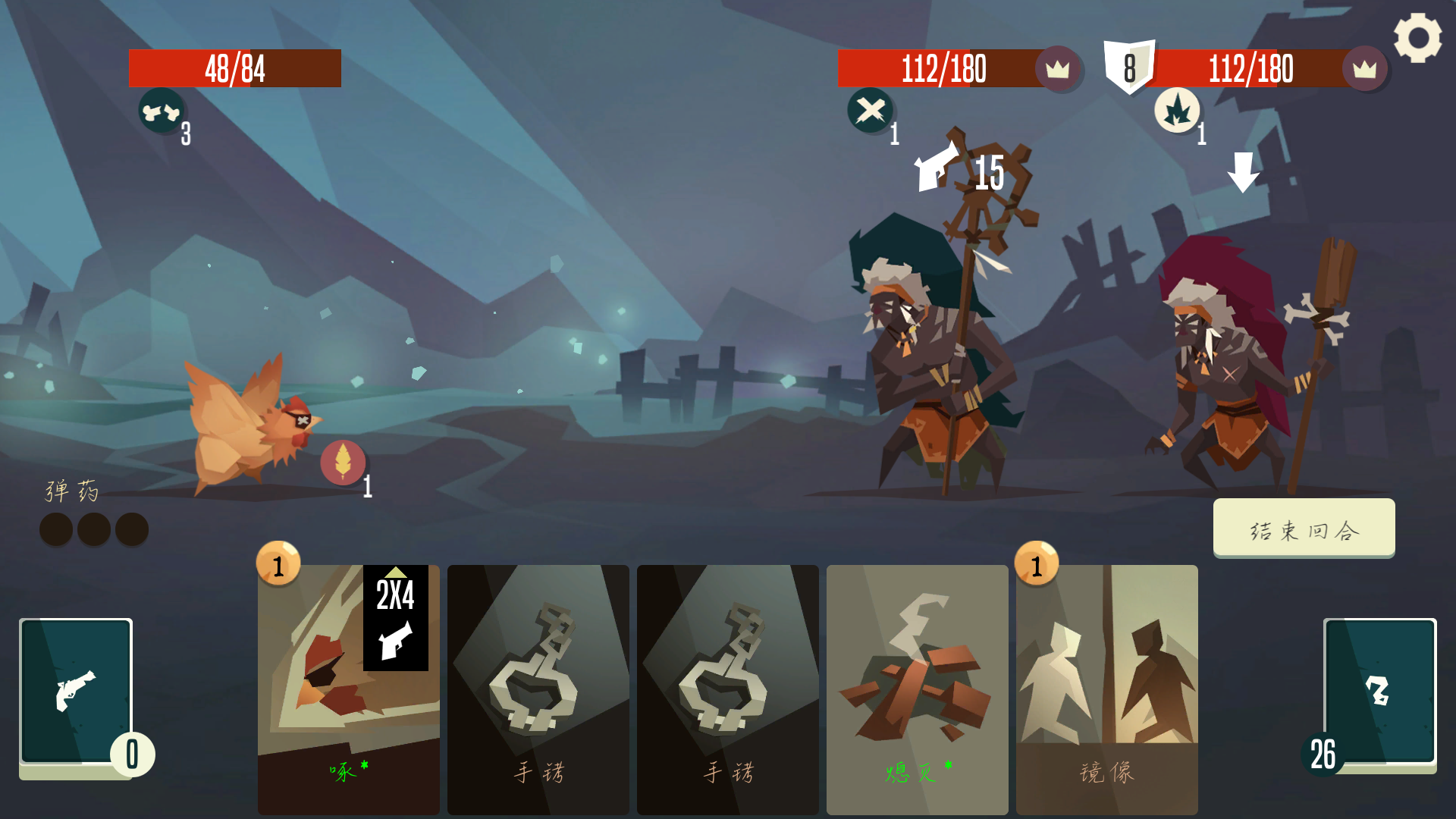Image resolution: width=1456 pixels, height=819 pixels.
Task: Play the 啄 peck card
Action: click(348, 690)
